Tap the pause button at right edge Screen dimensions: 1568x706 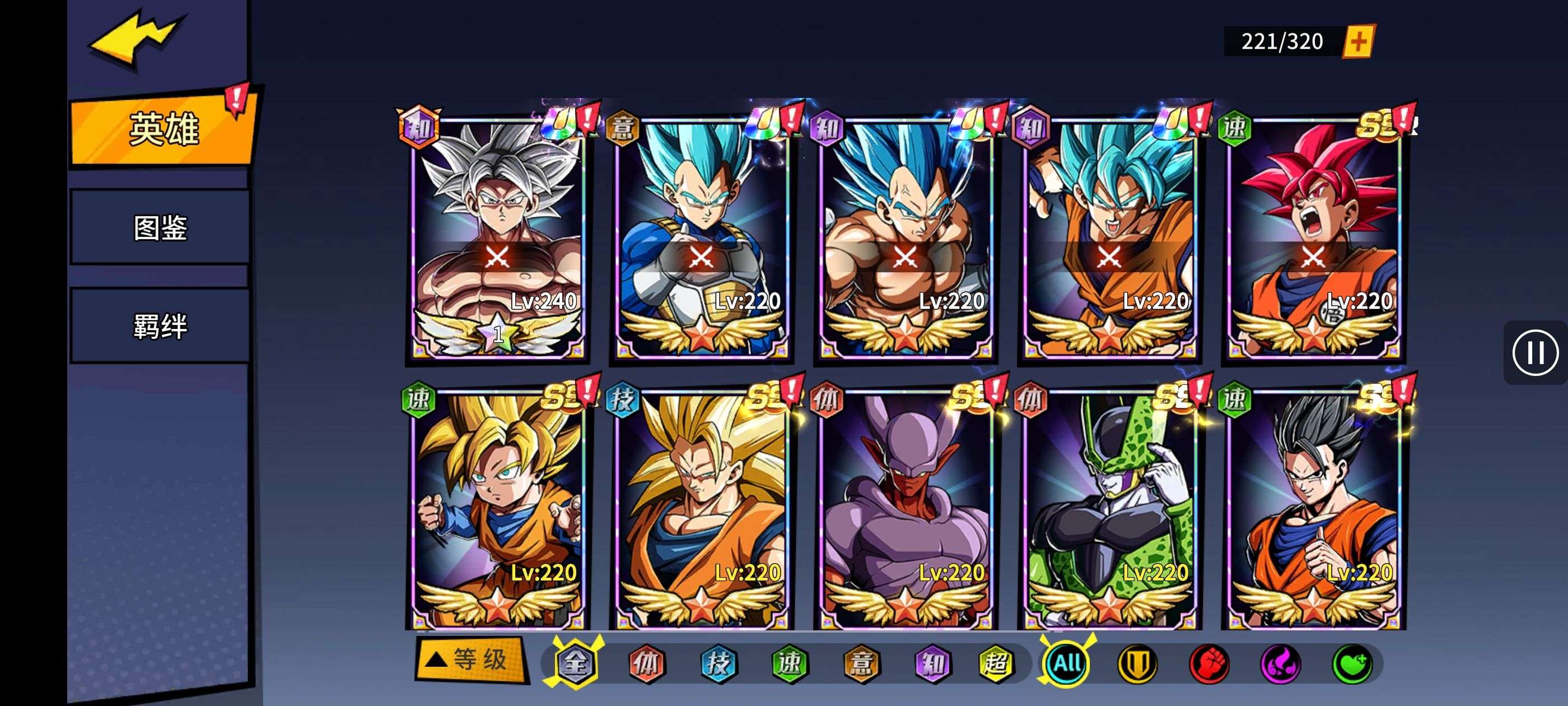(1534, 352)
